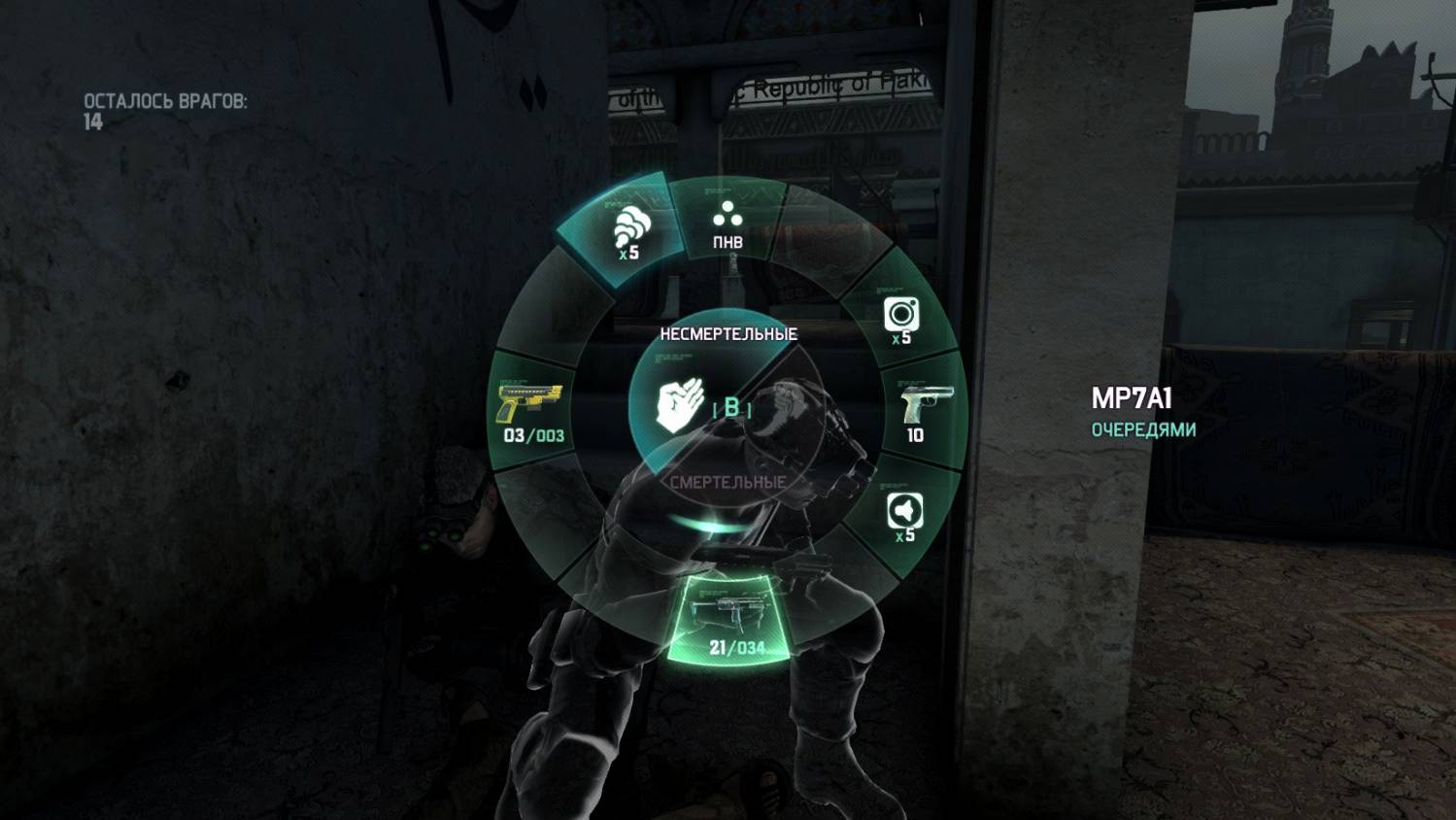Switch to Смертельные lethal mode
The width and height of the screenshot is (1456, 820).
[728, 483]
